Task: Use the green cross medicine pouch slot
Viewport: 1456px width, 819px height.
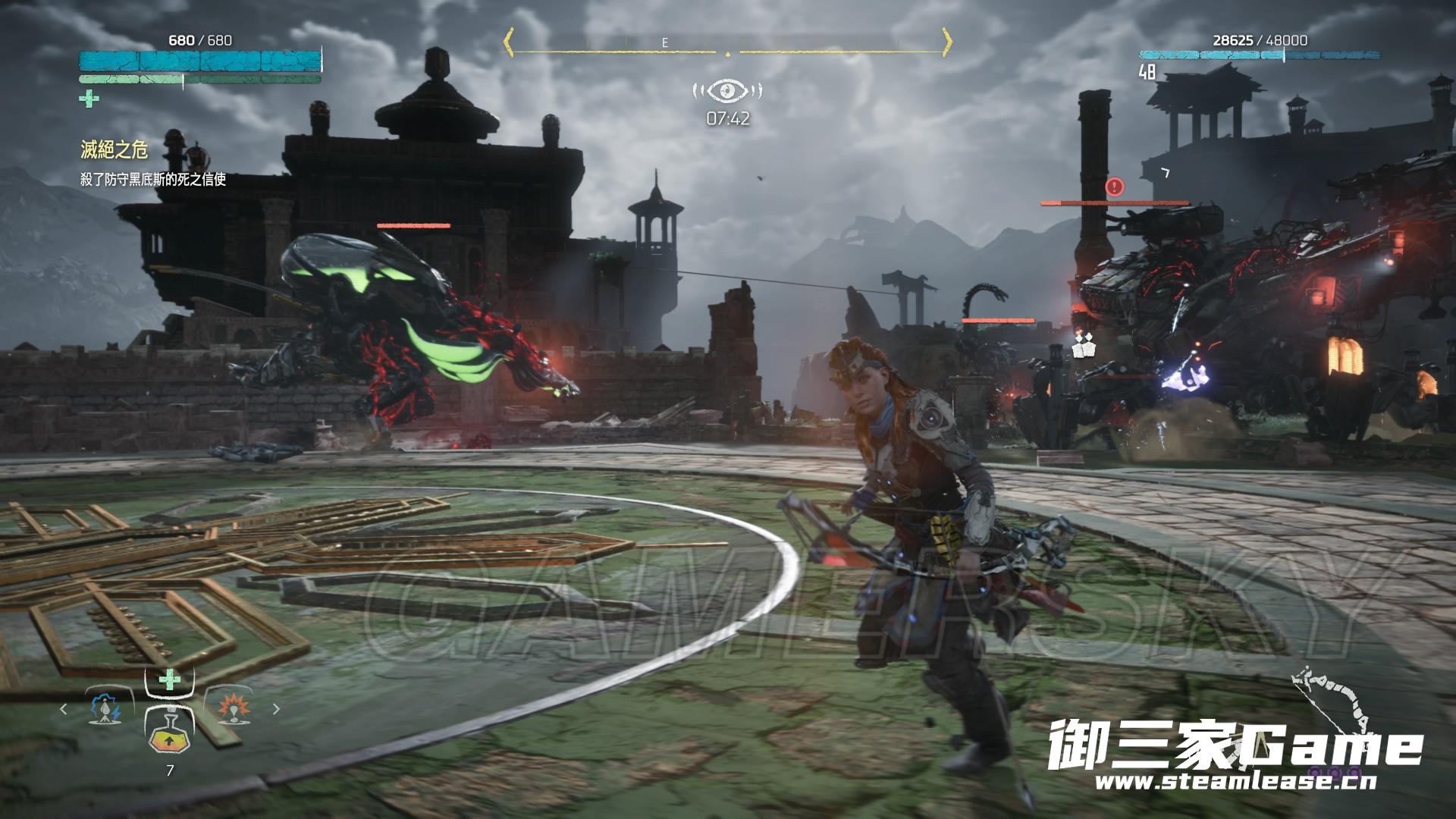Action: click(170, 679)
